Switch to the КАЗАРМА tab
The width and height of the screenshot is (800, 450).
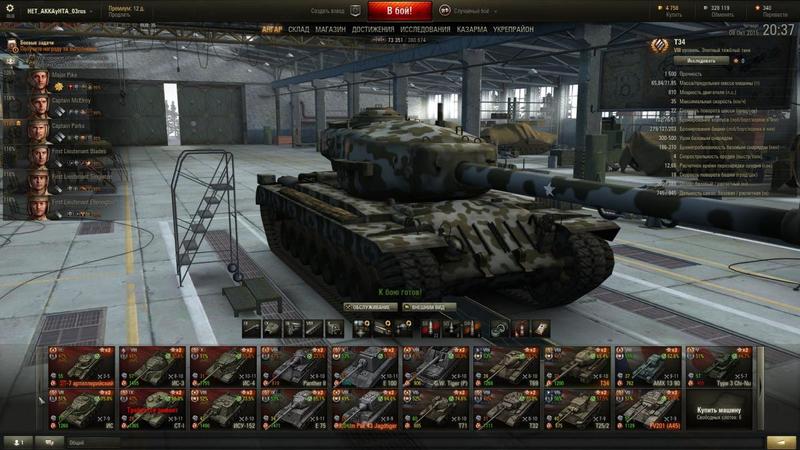click(x=472, y=30)
